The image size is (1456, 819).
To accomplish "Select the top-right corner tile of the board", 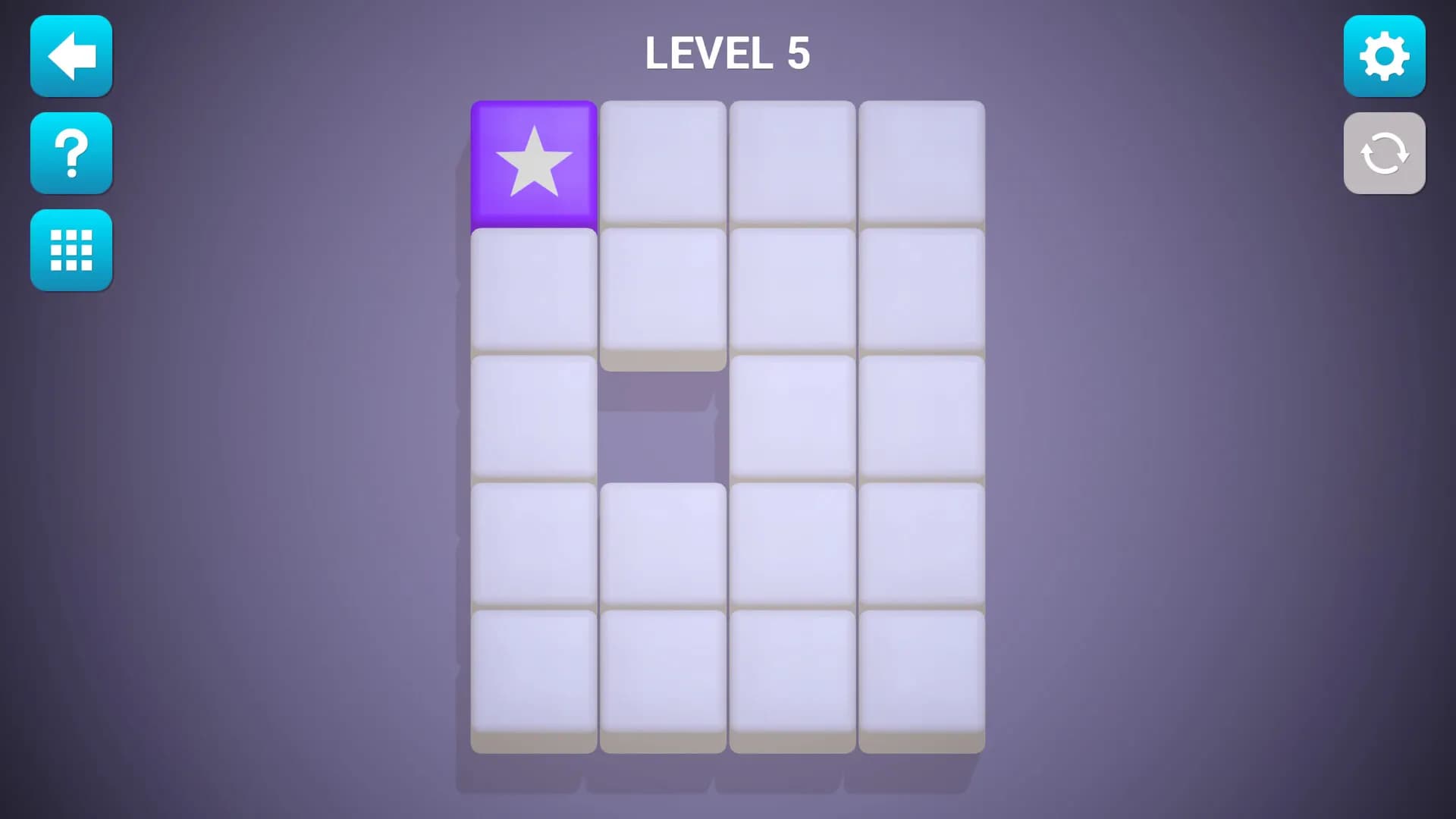I will 923,163.
